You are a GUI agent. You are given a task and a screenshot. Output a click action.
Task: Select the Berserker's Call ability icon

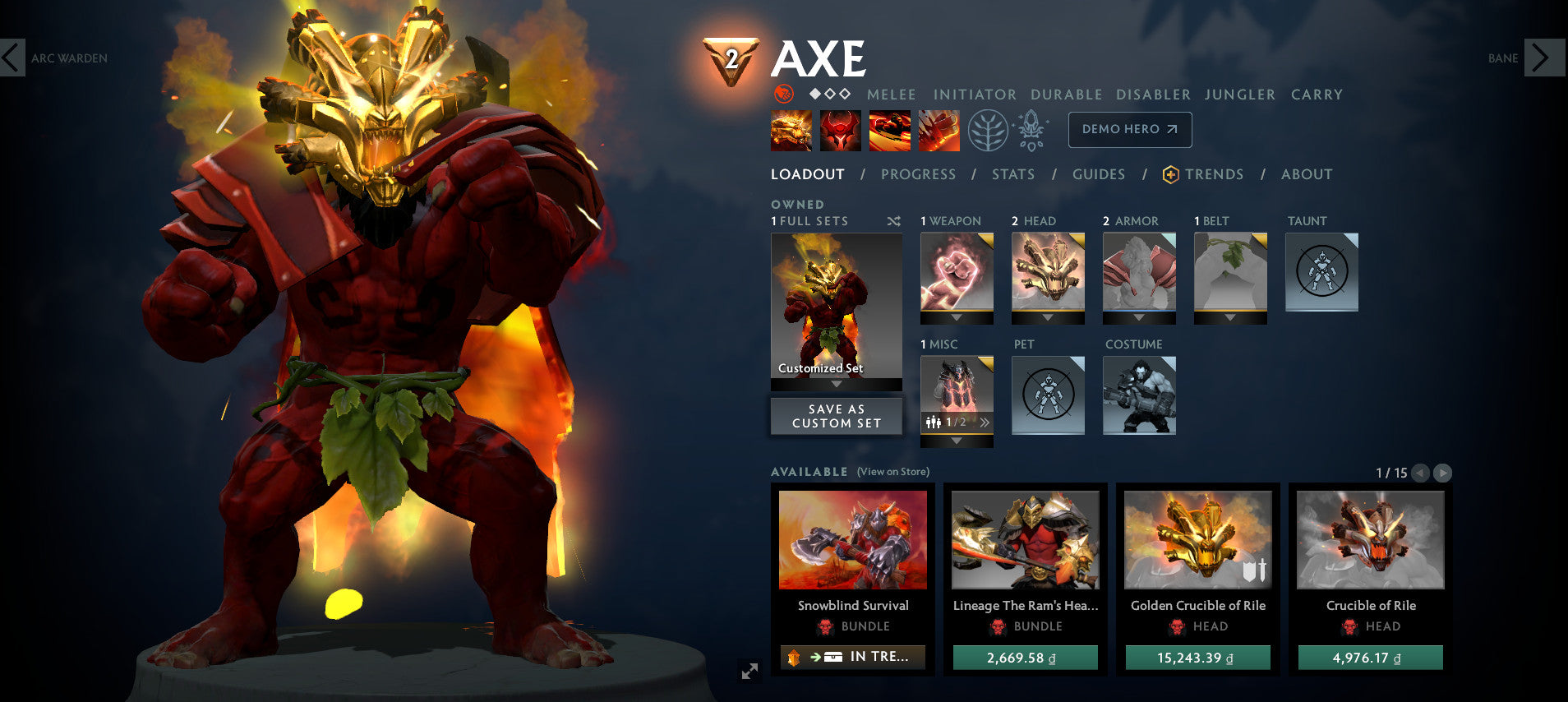(791, 130)
